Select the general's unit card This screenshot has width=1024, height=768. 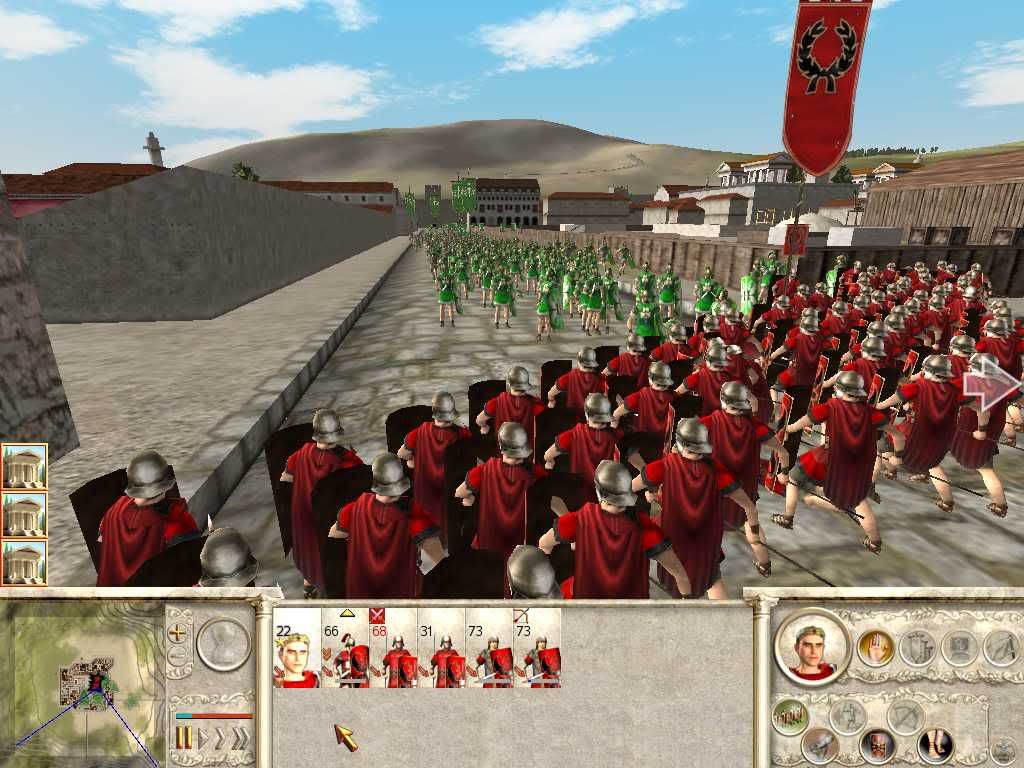pyautogui.click(x=297, y=648)
